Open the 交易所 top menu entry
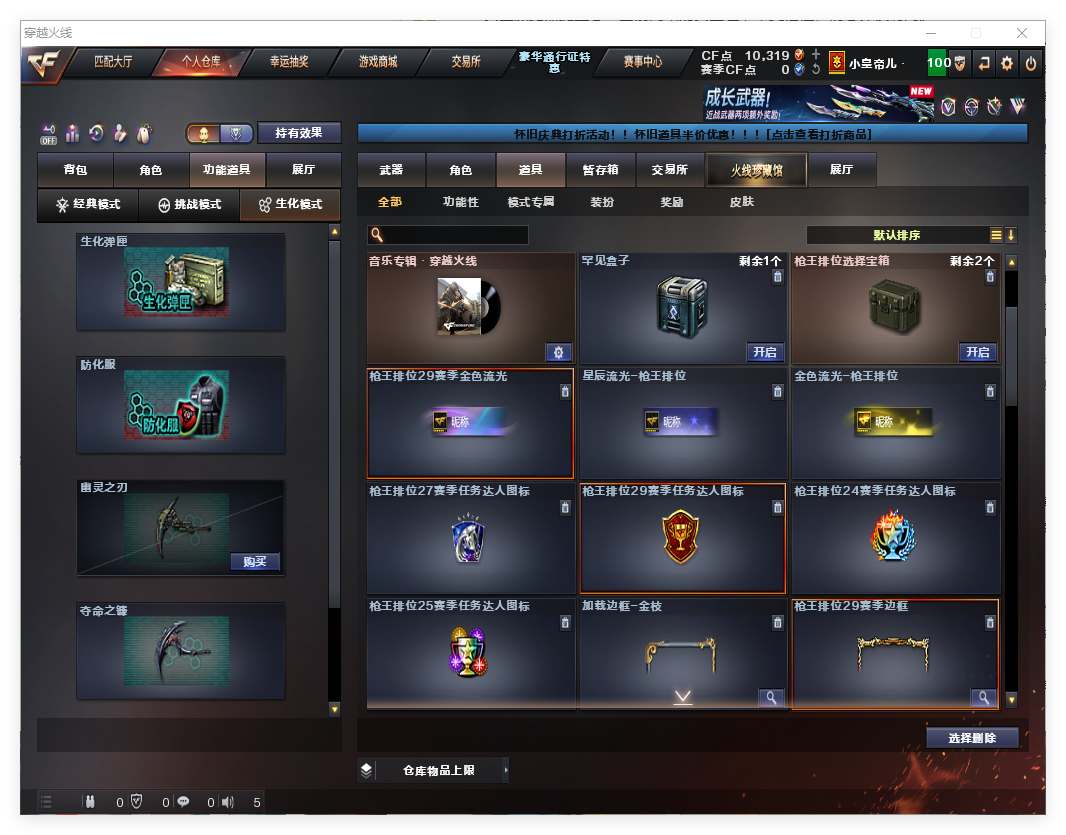Image resolution: width=1066 pixels, height=835 pixels. point(465,62)
